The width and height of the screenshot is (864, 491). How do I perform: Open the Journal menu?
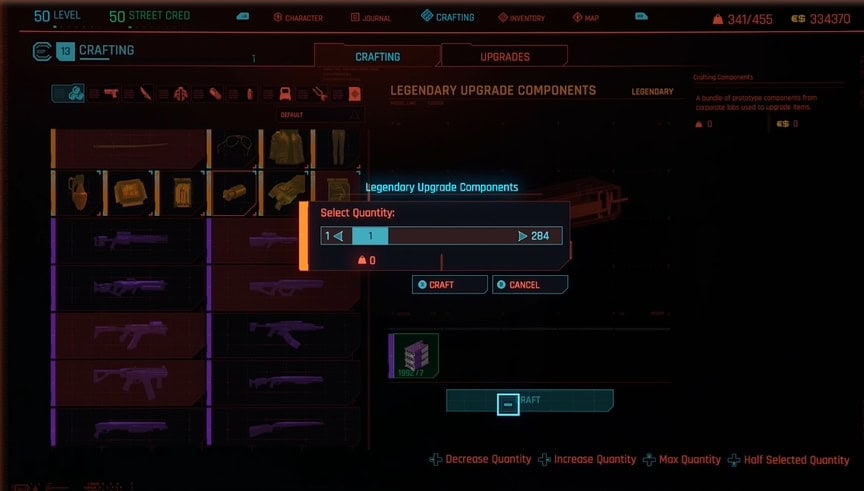372,18
